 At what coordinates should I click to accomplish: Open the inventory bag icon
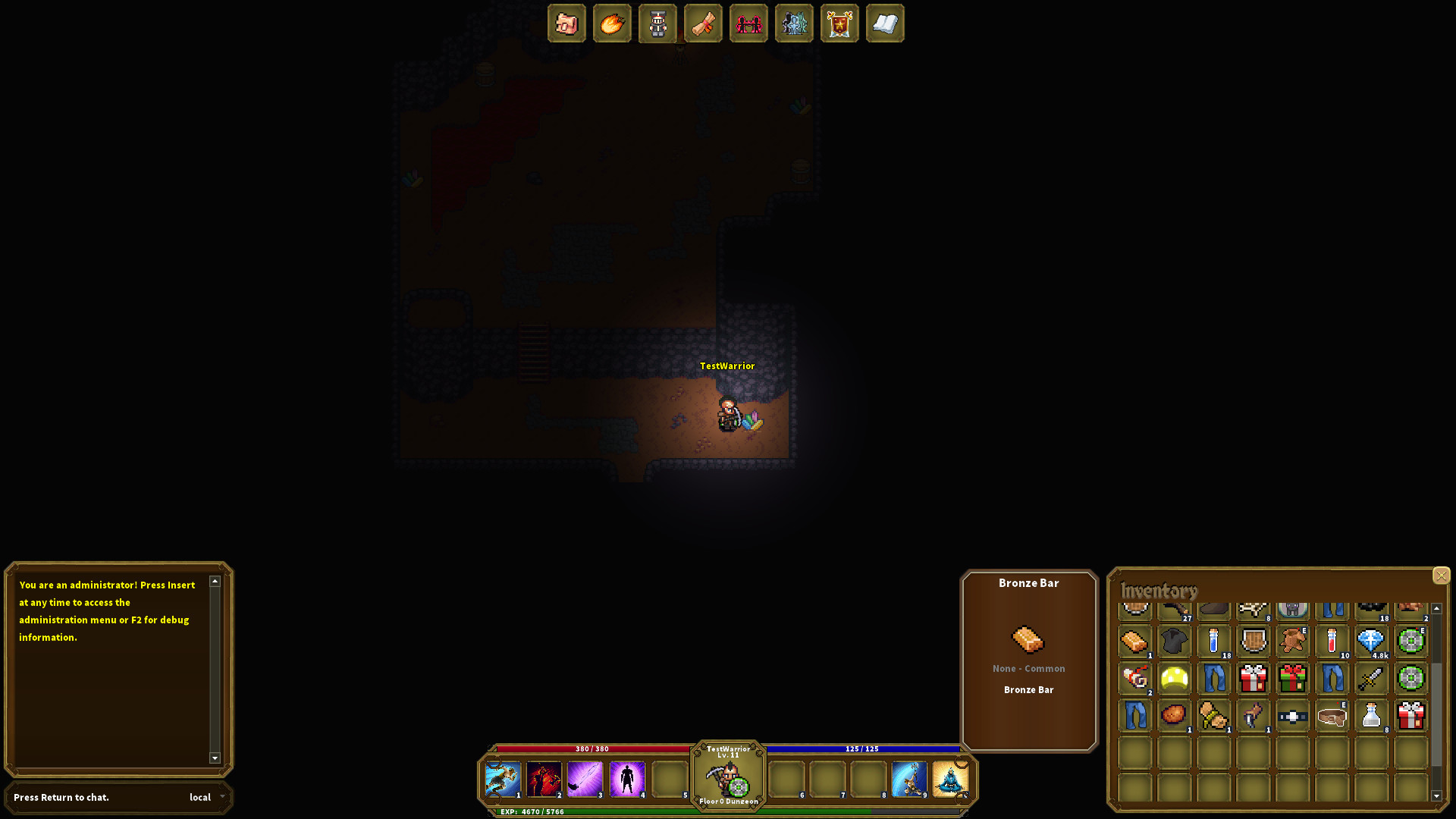click(x=567, y=24)
